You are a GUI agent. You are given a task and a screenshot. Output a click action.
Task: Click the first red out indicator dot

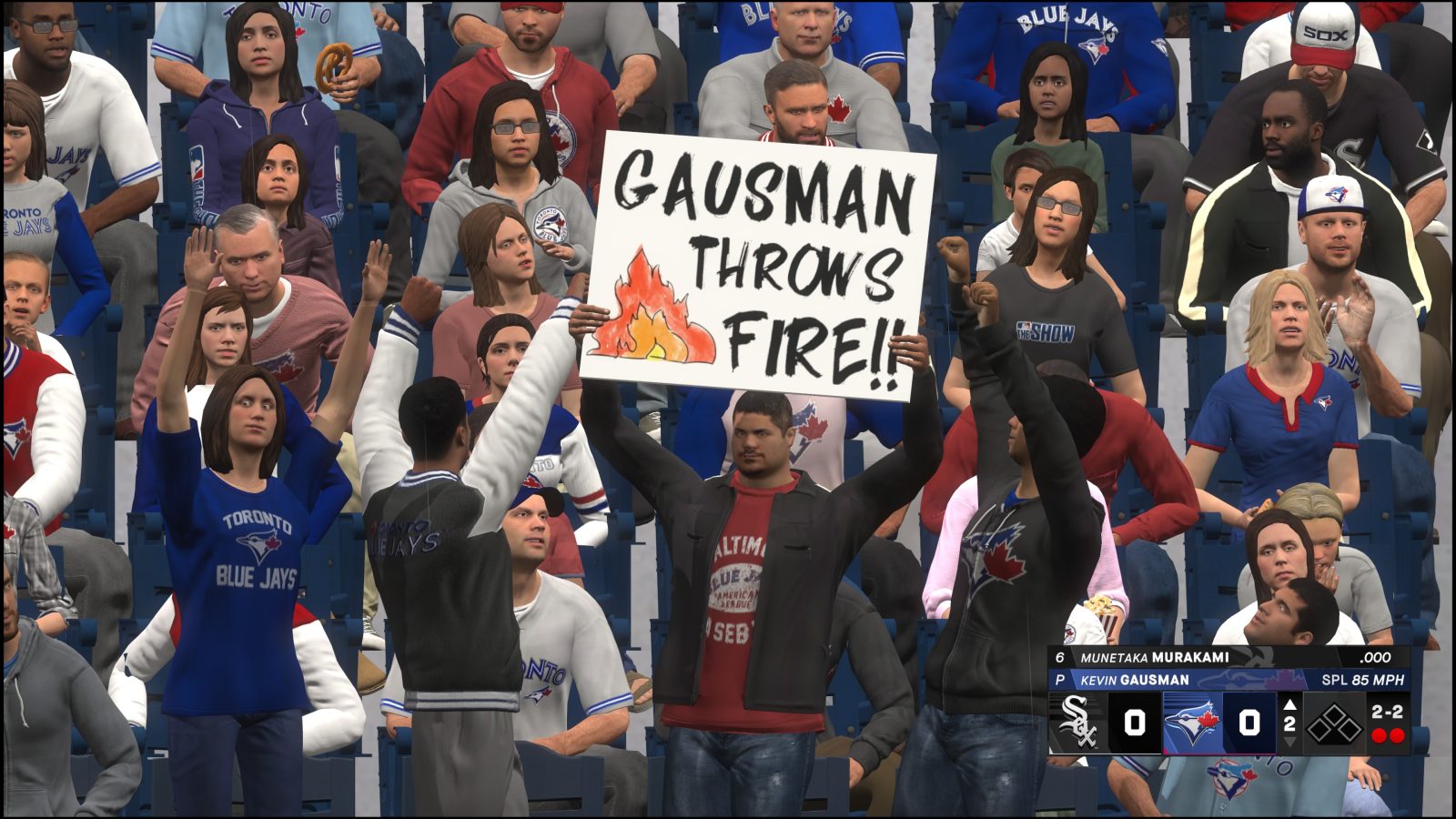(1379, 733)
